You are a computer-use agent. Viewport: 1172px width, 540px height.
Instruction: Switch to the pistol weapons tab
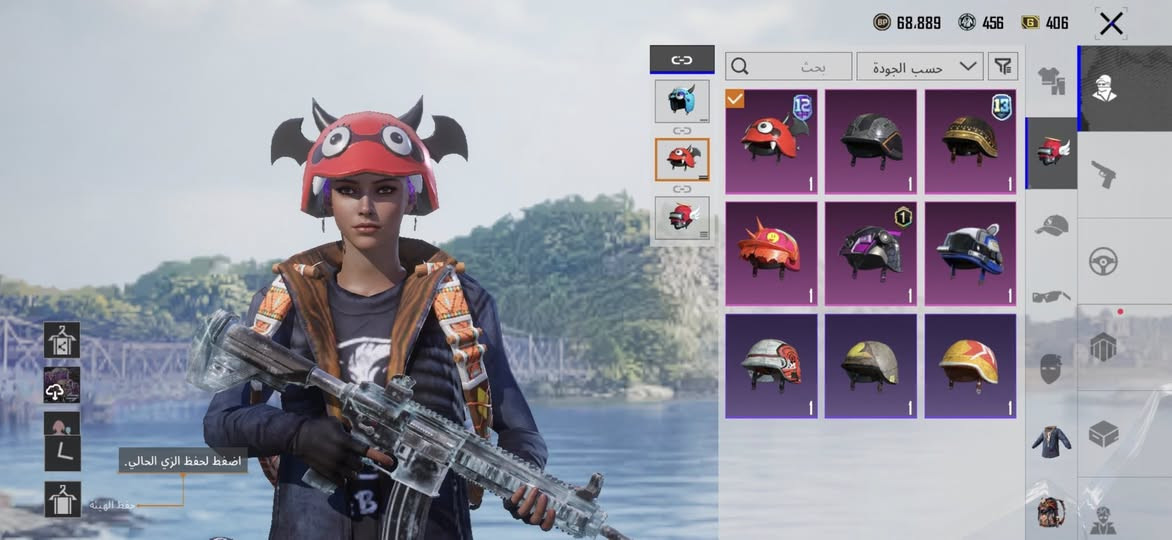1104,174
